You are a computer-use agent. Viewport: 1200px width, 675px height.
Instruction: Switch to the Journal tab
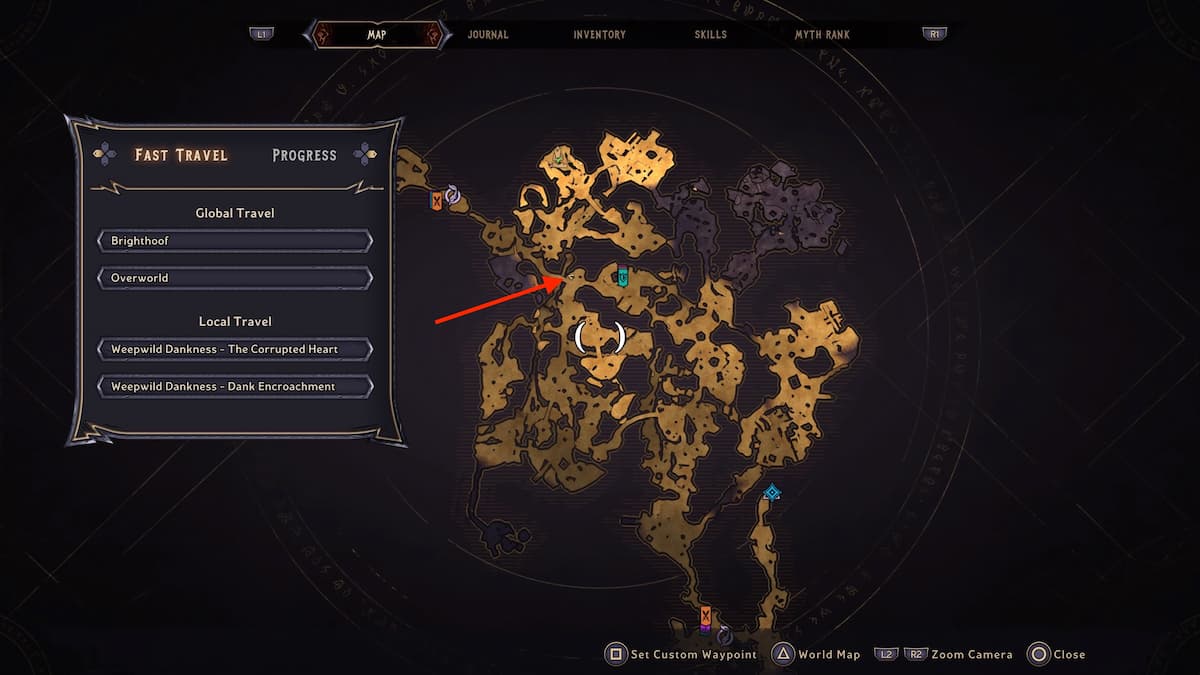(x=488, y=34)
